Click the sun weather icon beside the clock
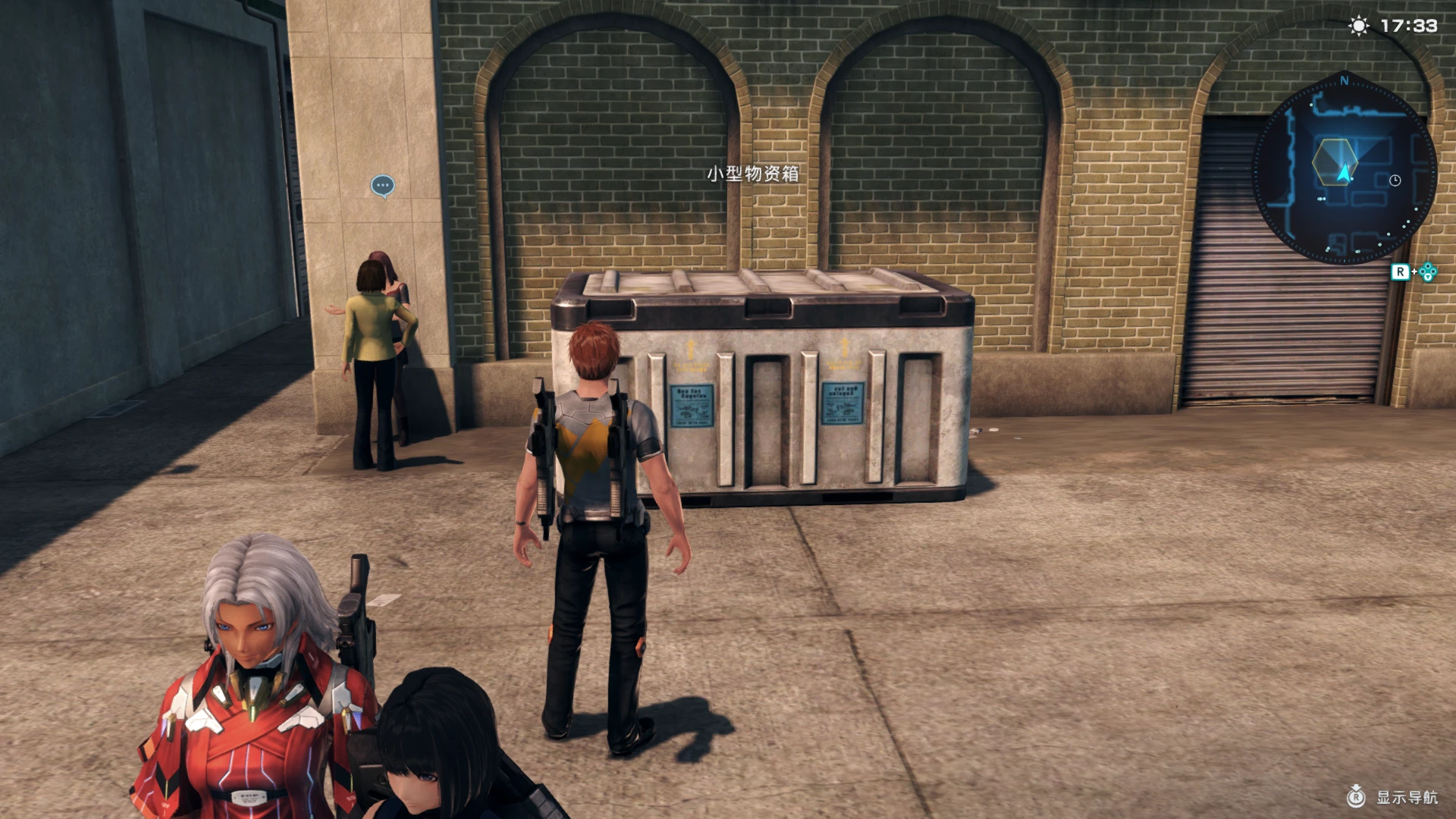 [x=1359, y=26]
